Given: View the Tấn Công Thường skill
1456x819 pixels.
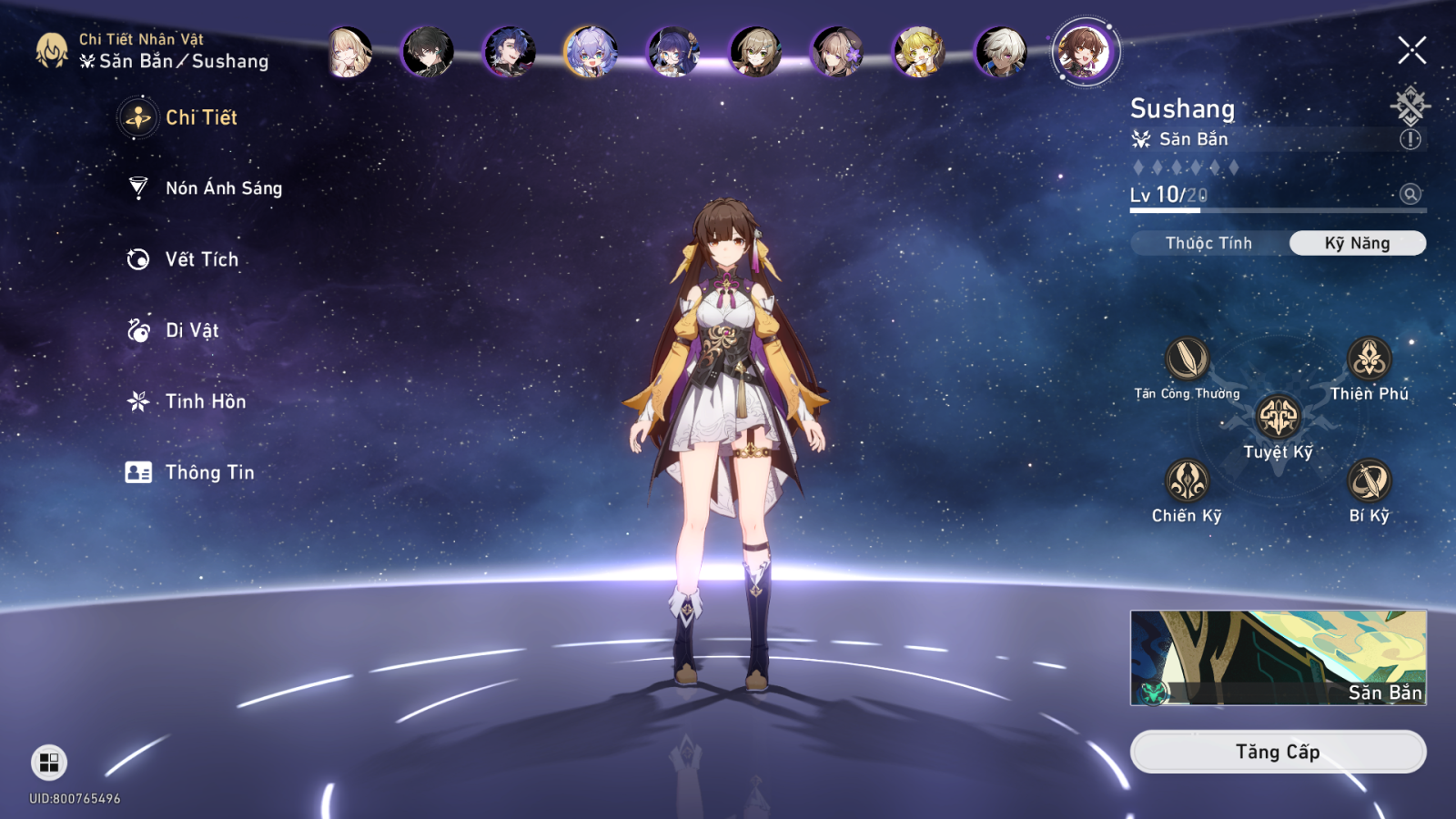Looking at the screenshot, I should (1187, 359).
